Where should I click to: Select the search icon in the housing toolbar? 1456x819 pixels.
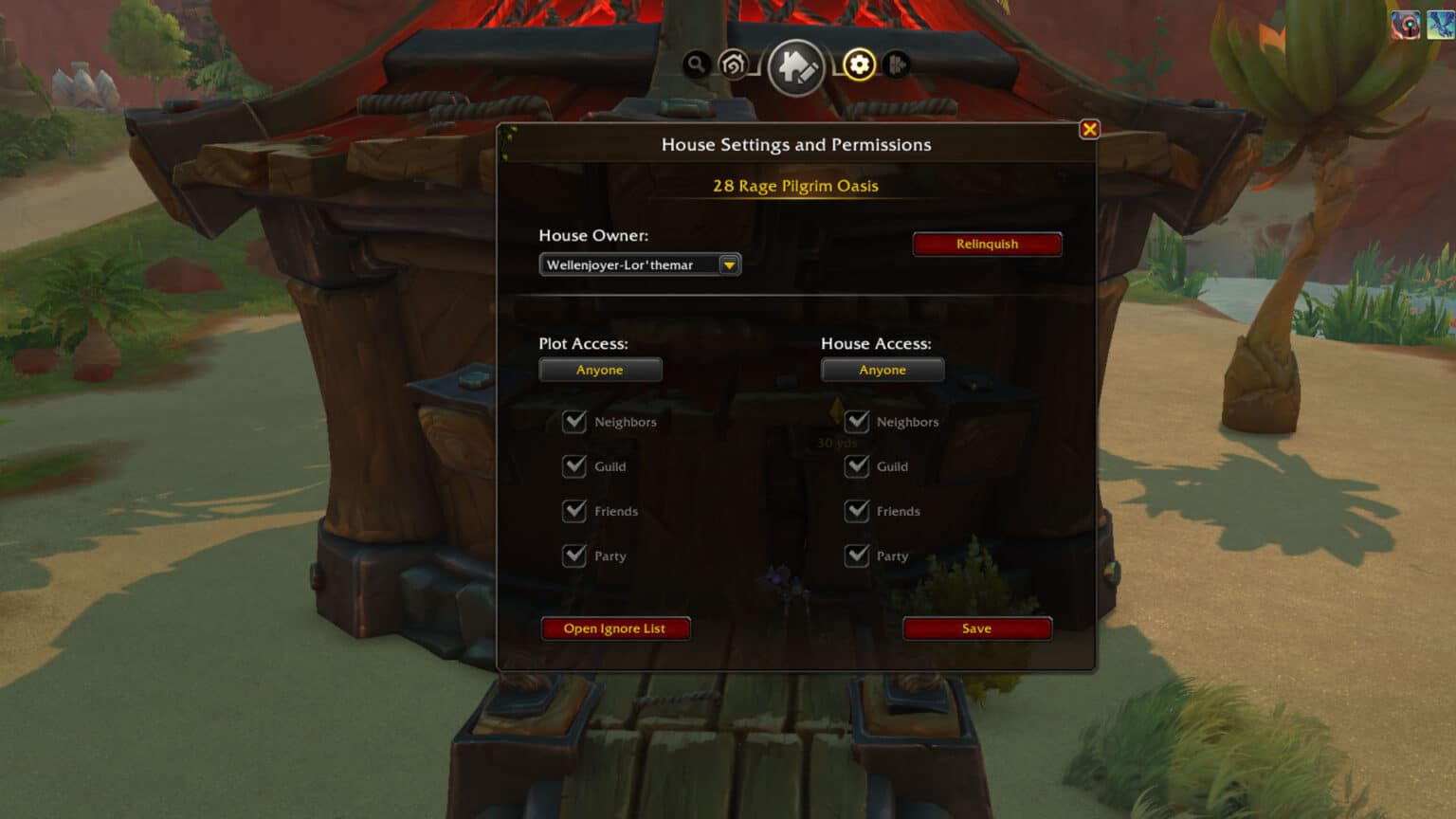click(698, 66)
